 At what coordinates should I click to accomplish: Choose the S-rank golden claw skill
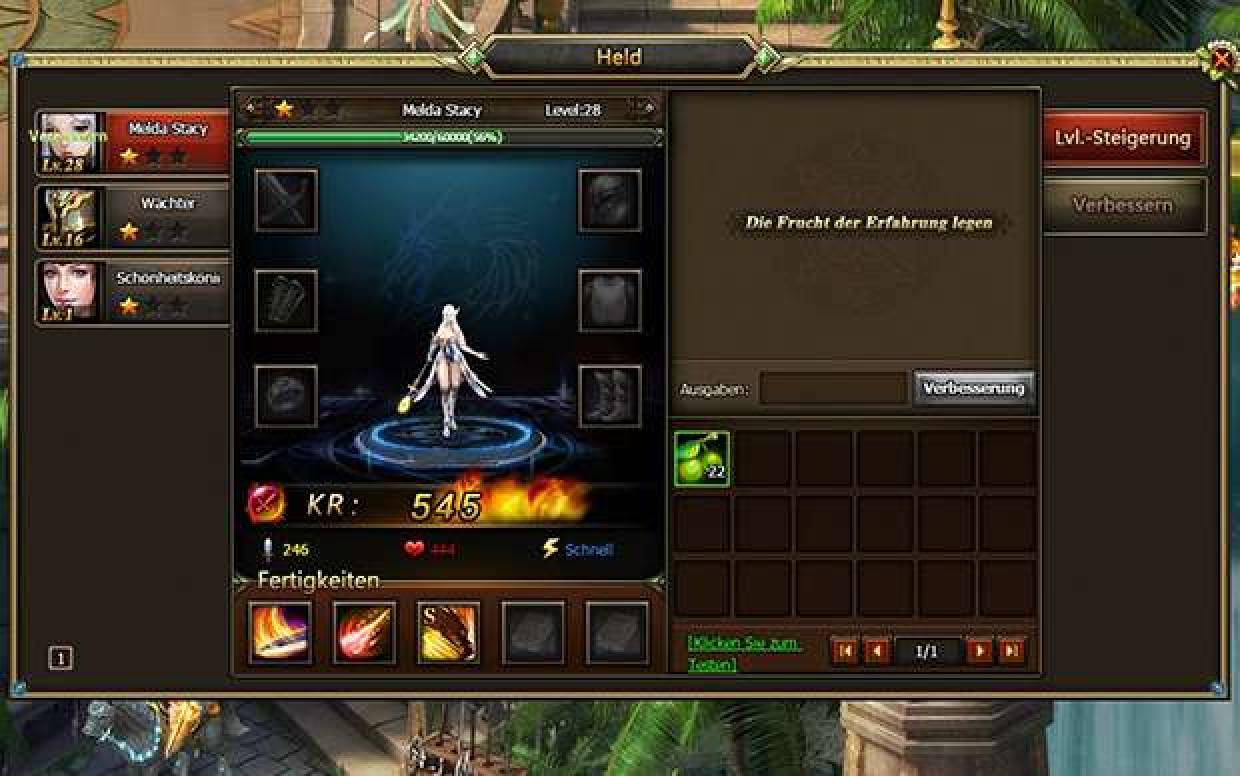[x=448, y=632]
